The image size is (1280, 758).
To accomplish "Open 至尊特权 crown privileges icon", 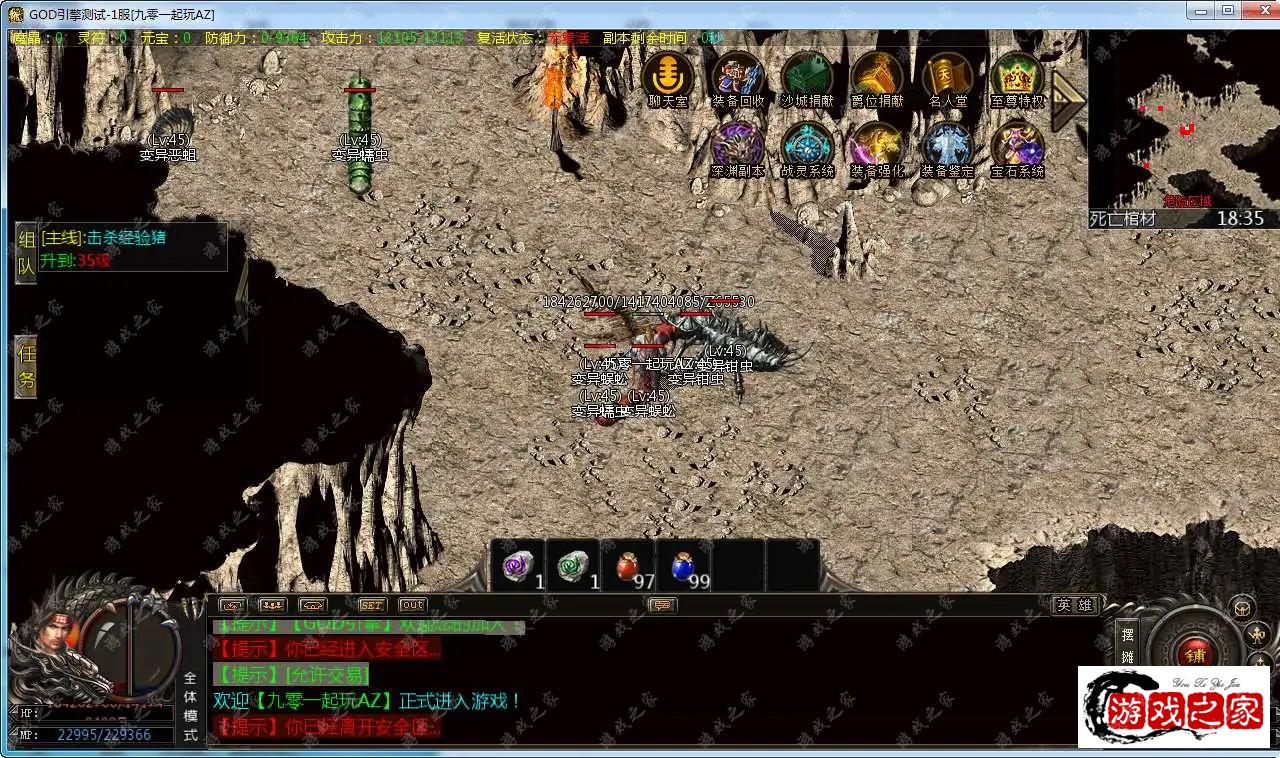I will point(1017,77).
